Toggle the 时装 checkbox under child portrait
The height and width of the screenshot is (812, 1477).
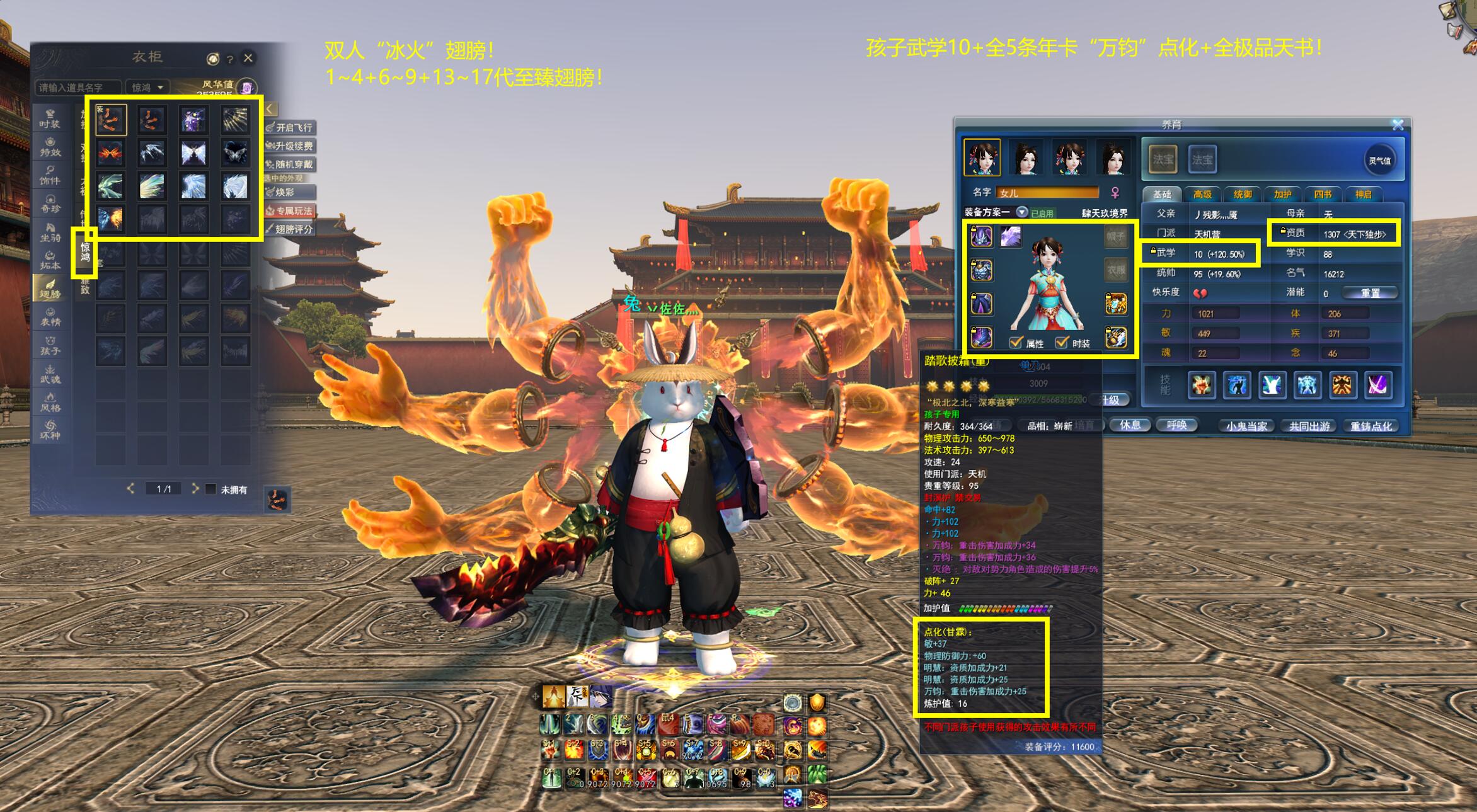point(1062,343)
